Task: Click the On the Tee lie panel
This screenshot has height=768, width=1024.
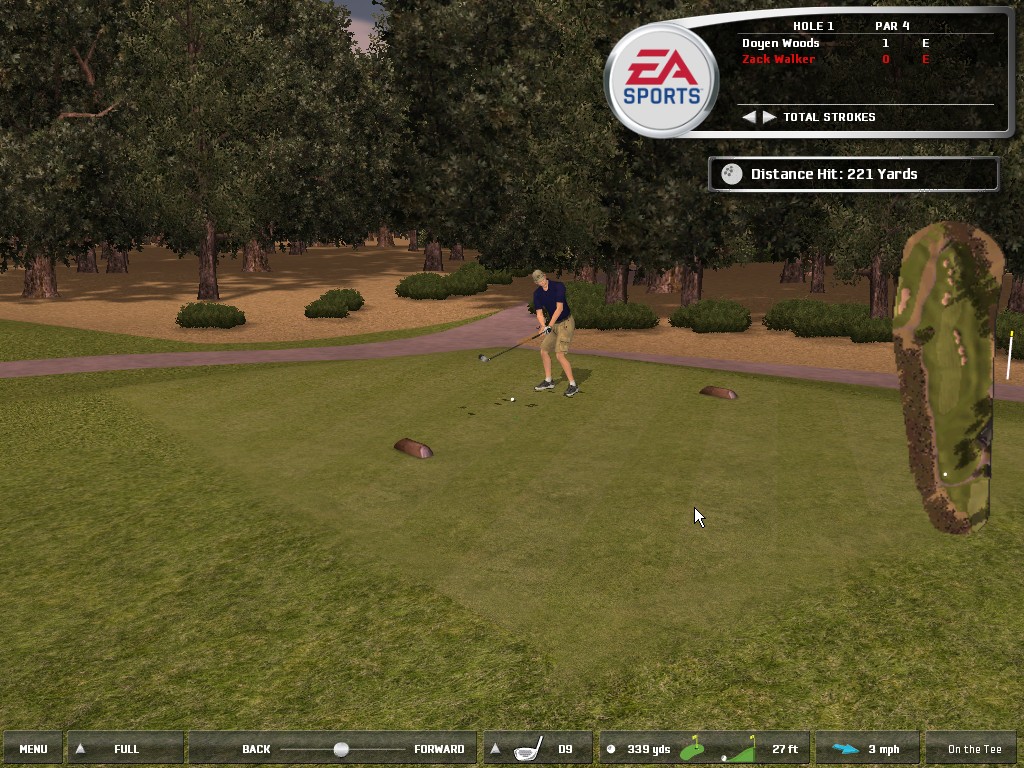Action: click(x=974, y=749)
